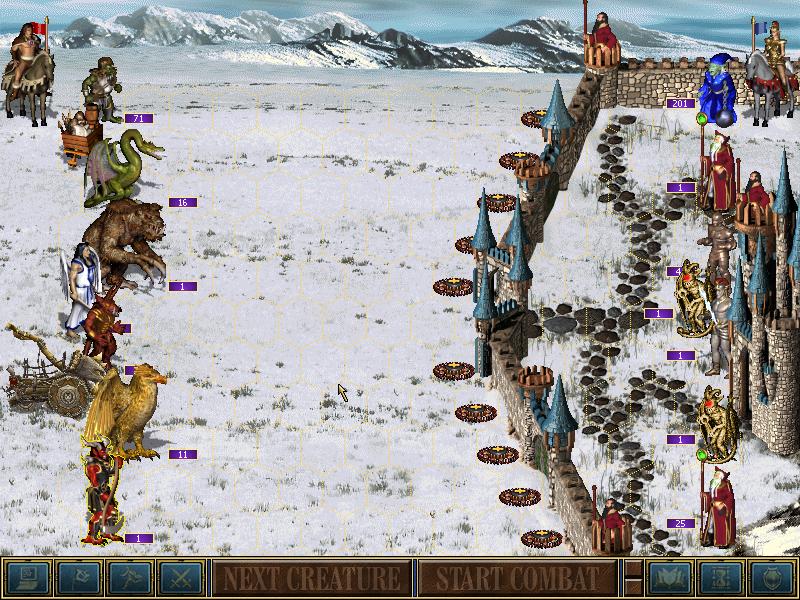The height and width of the screenshot is (600, 800).
Task: Click the Next Creature button
Action: 311,578
